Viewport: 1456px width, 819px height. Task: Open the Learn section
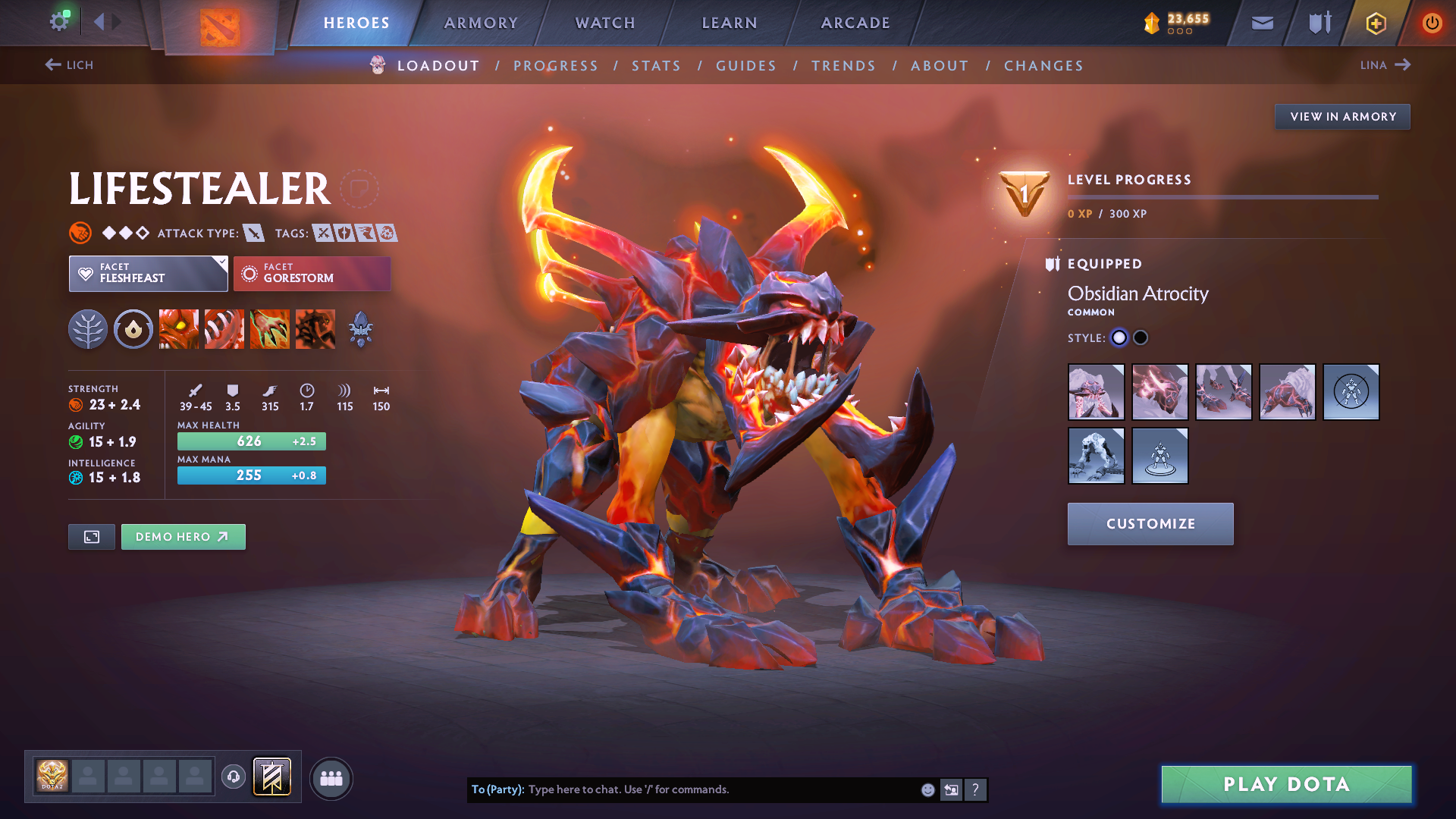730,23
